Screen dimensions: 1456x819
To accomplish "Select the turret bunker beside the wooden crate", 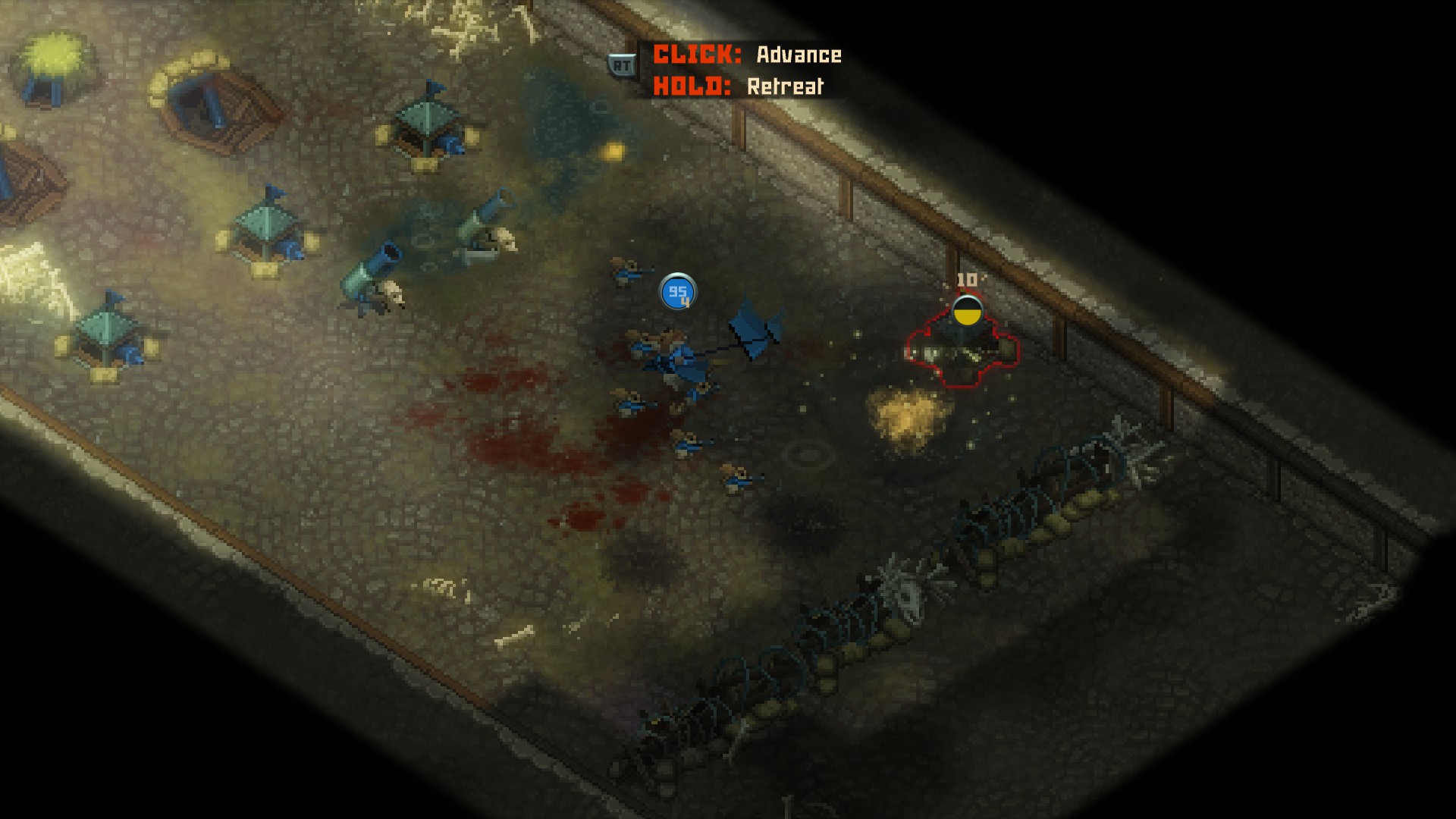I will (269, 227).
